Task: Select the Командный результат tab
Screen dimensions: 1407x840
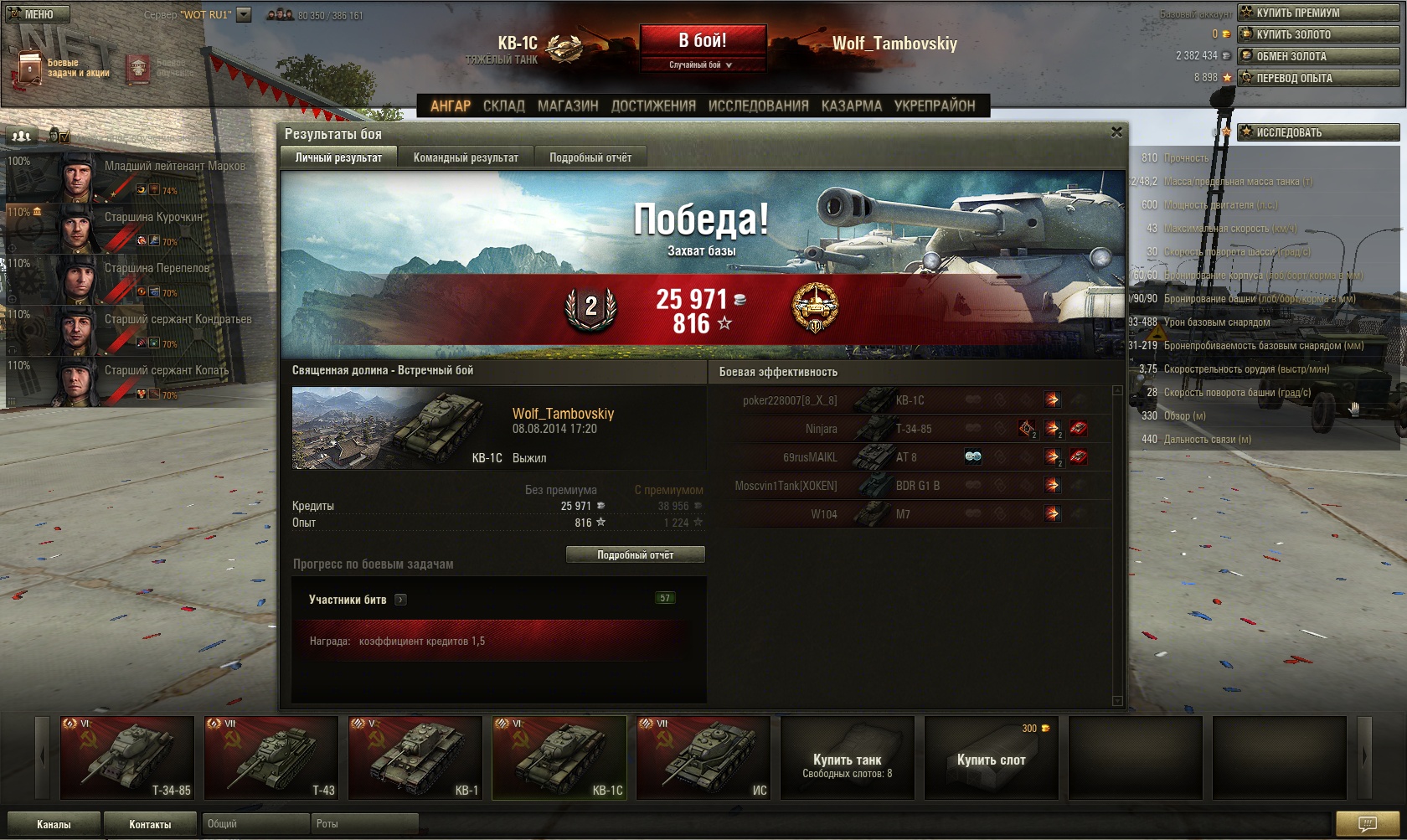Action: coord(466,157)
